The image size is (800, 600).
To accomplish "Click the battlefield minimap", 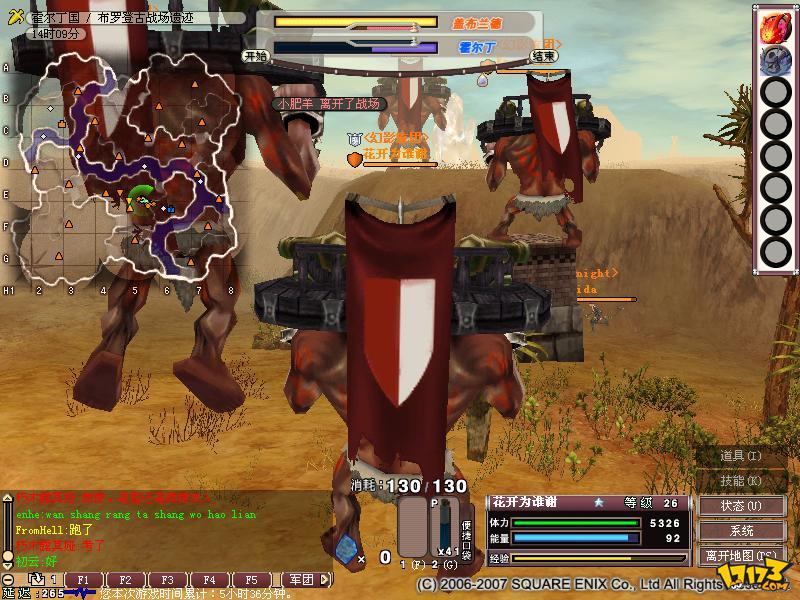I will point(130,165).
